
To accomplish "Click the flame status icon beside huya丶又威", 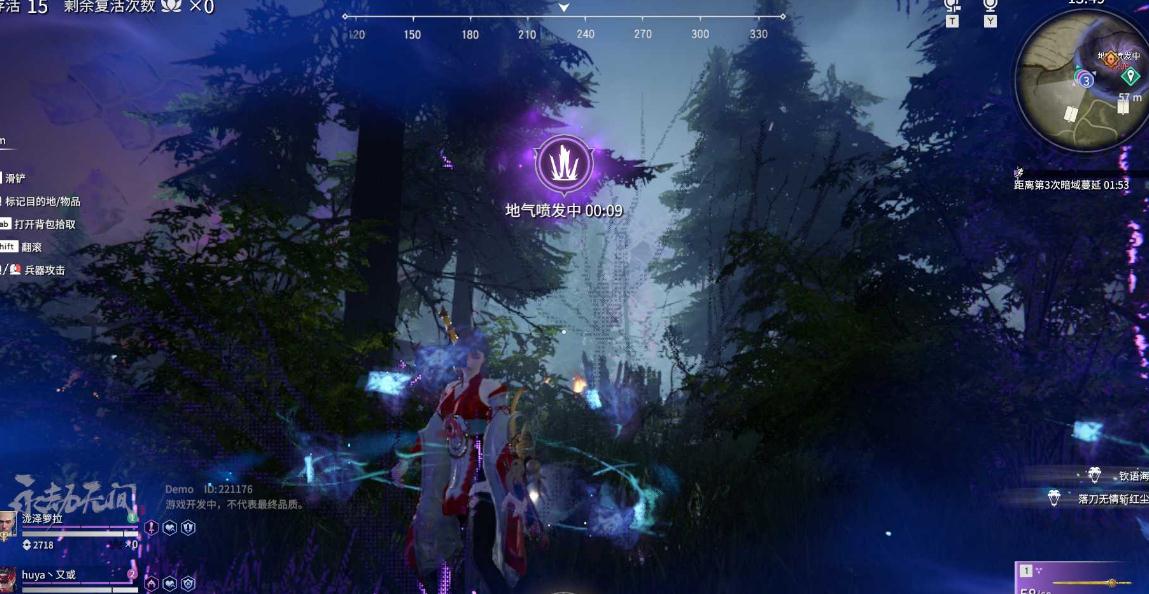I will pyautogui.click(x=152, y=583).
